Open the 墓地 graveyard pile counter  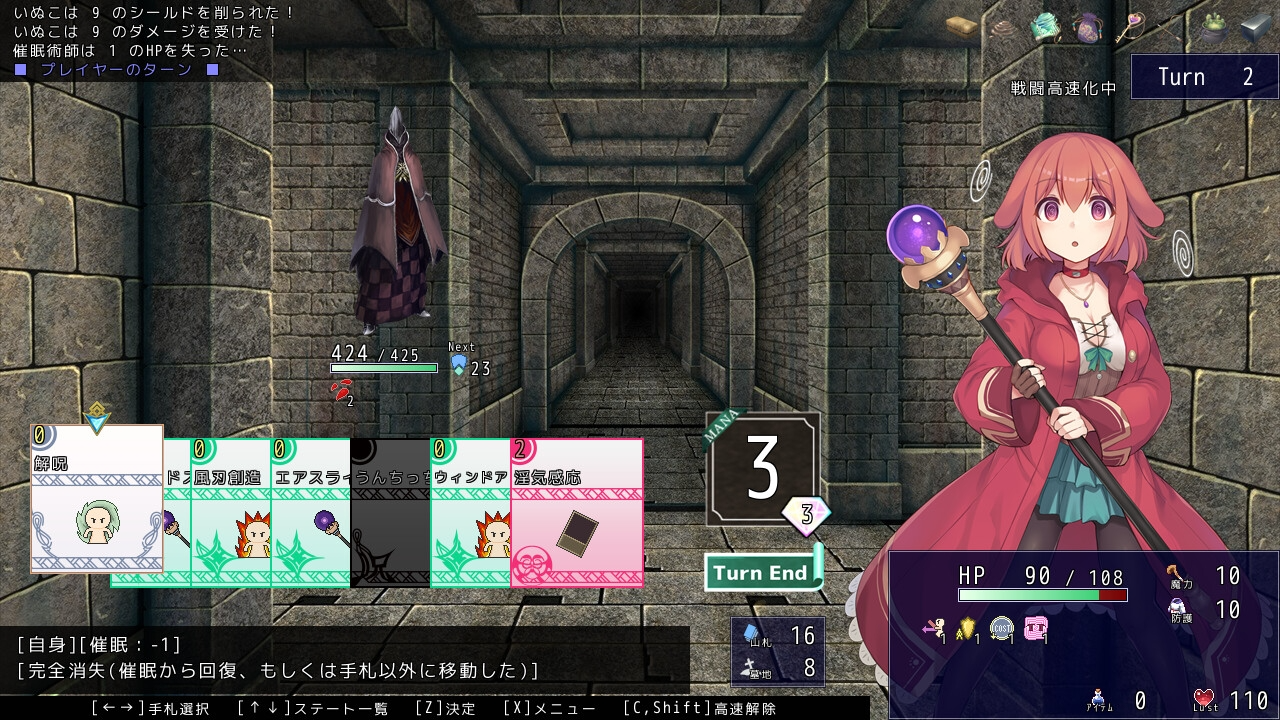click(779, 667)
